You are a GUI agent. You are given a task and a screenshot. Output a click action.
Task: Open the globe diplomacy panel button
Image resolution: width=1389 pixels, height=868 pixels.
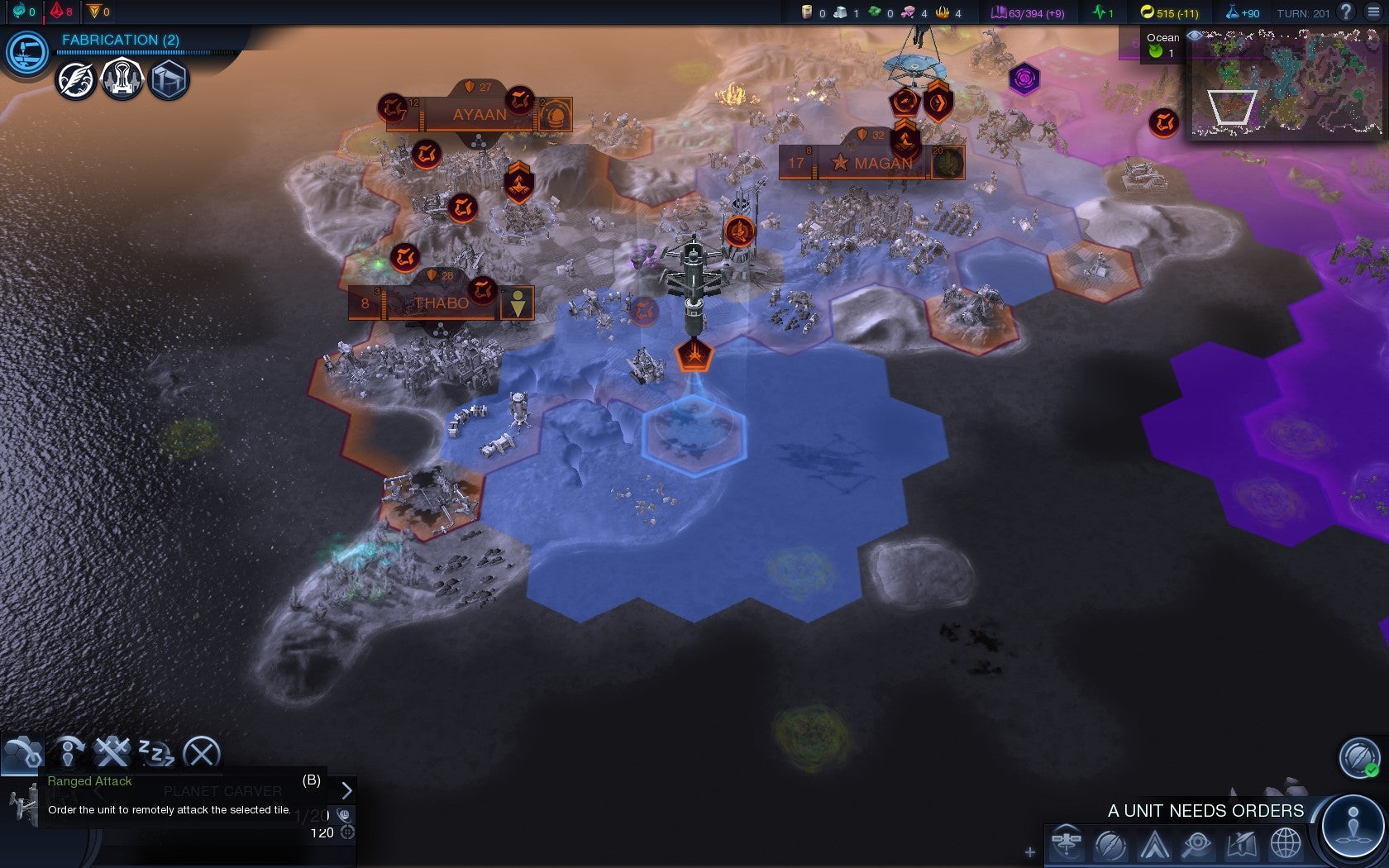1286,844
